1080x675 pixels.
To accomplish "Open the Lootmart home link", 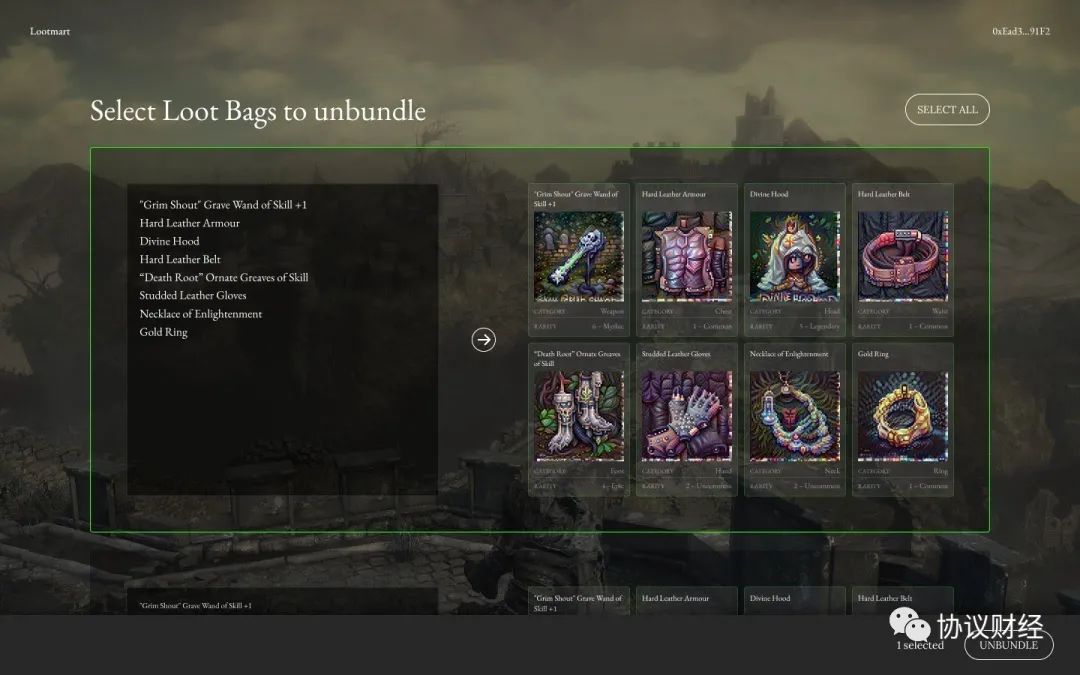I will coord(50,32).
